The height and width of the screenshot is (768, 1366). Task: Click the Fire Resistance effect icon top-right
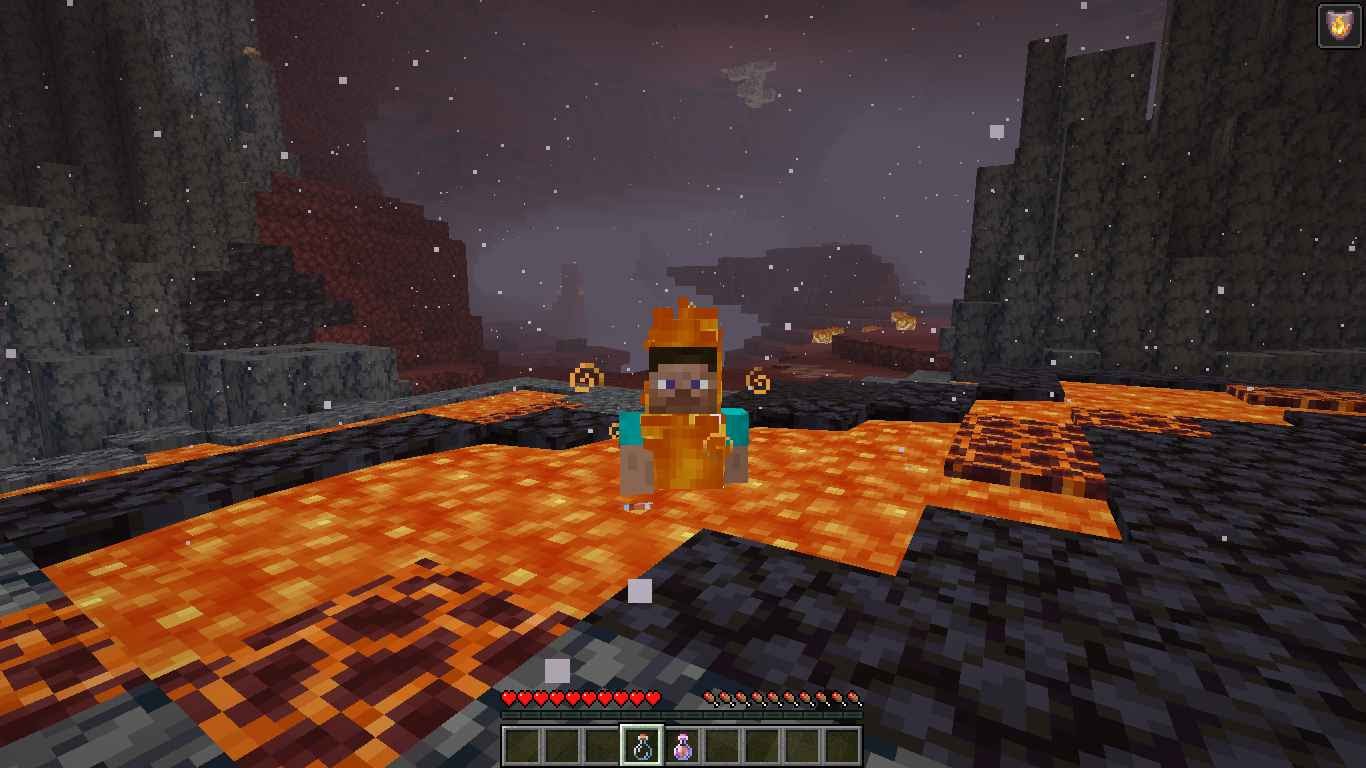coord(1340,25)
